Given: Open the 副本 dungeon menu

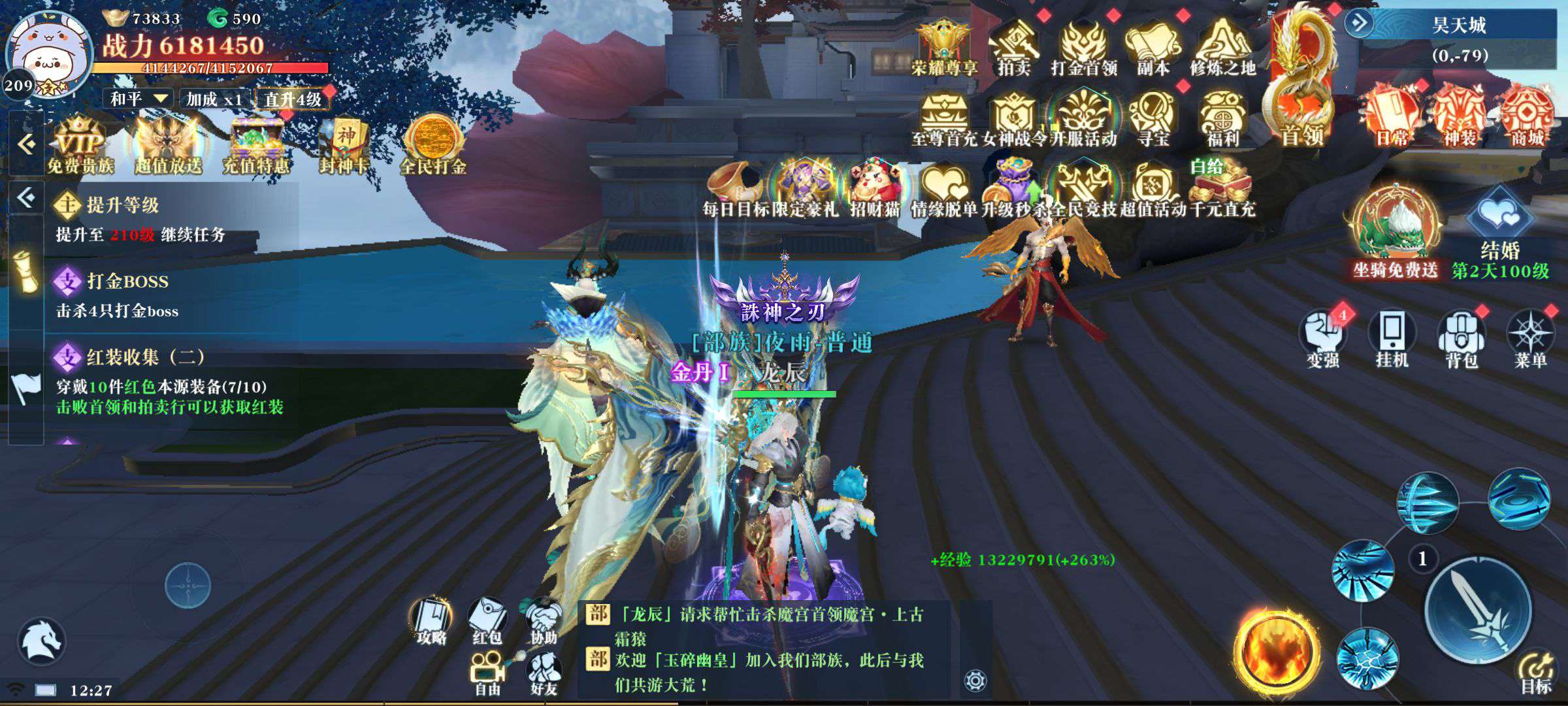Looking at the screenshot, I should click(1152, 47).
